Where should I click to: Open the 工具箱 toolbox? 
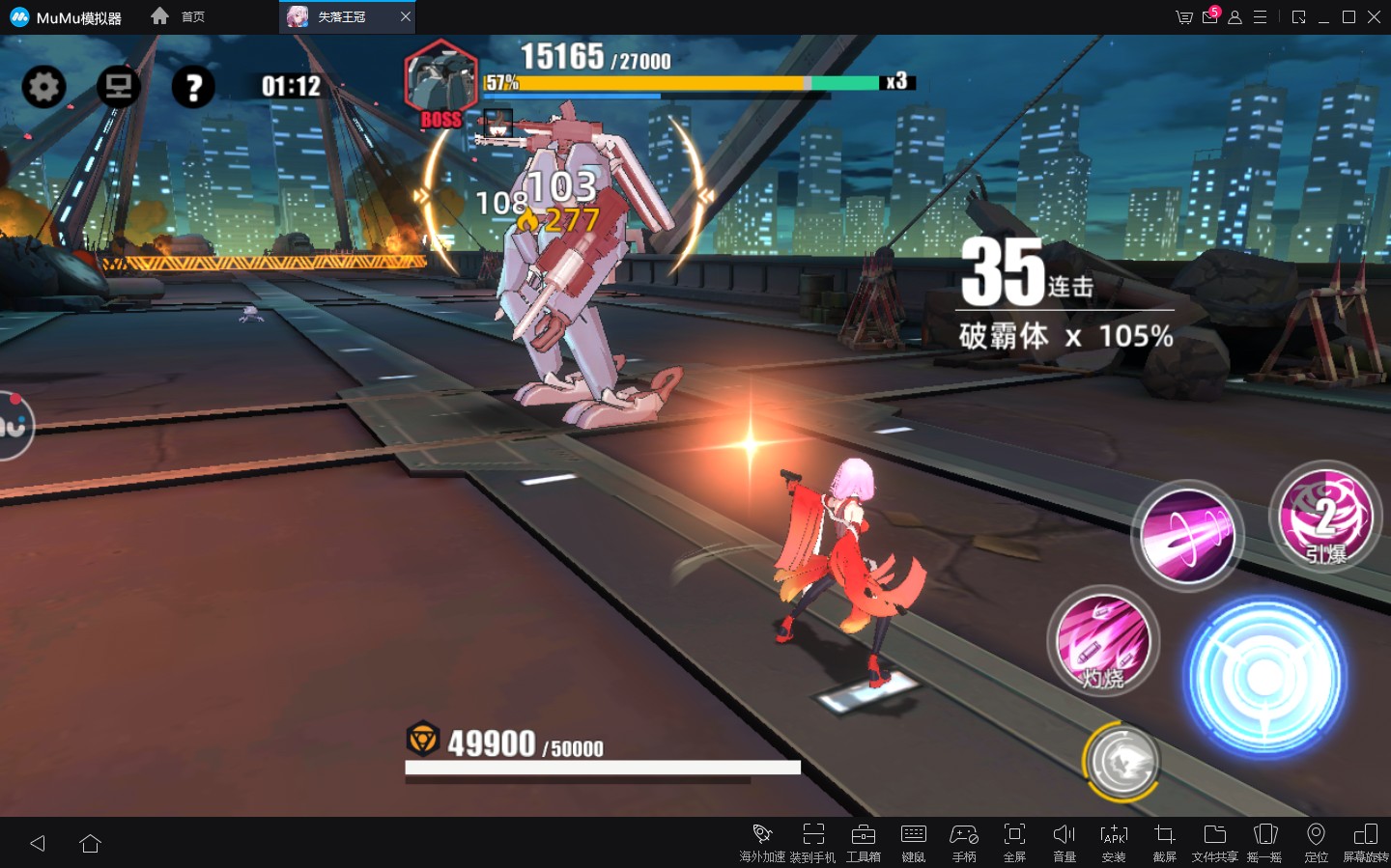[x=863, y=841]
